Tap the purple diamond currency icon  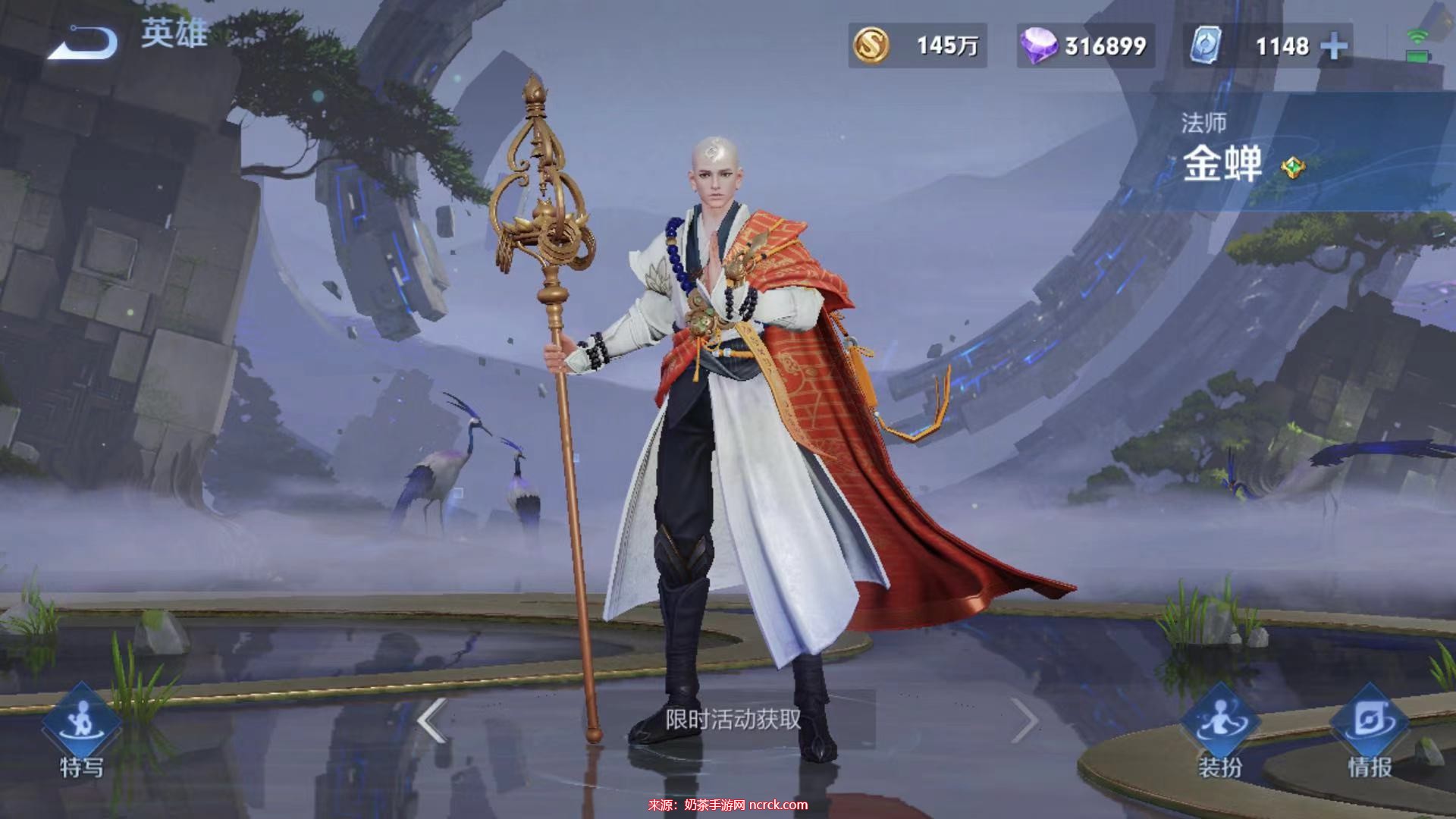[1039, 45]
